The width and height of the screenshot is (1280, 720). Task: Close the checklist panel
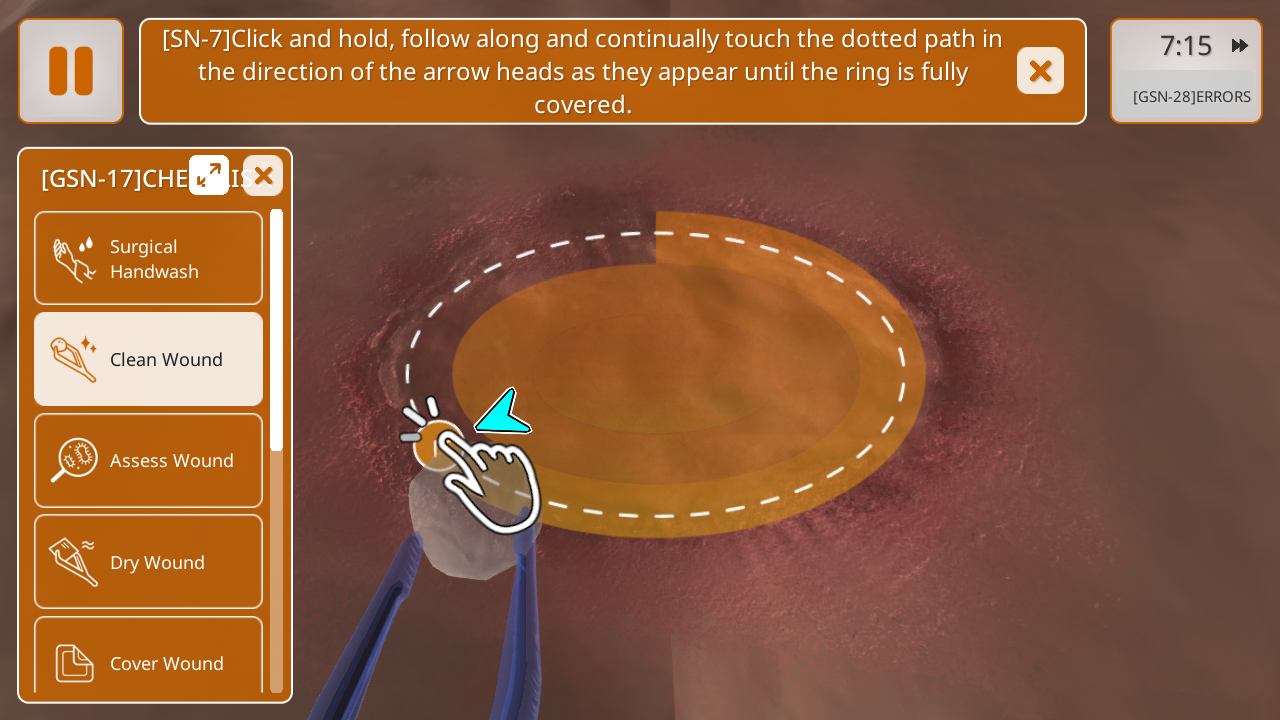[x=263, y=176]
